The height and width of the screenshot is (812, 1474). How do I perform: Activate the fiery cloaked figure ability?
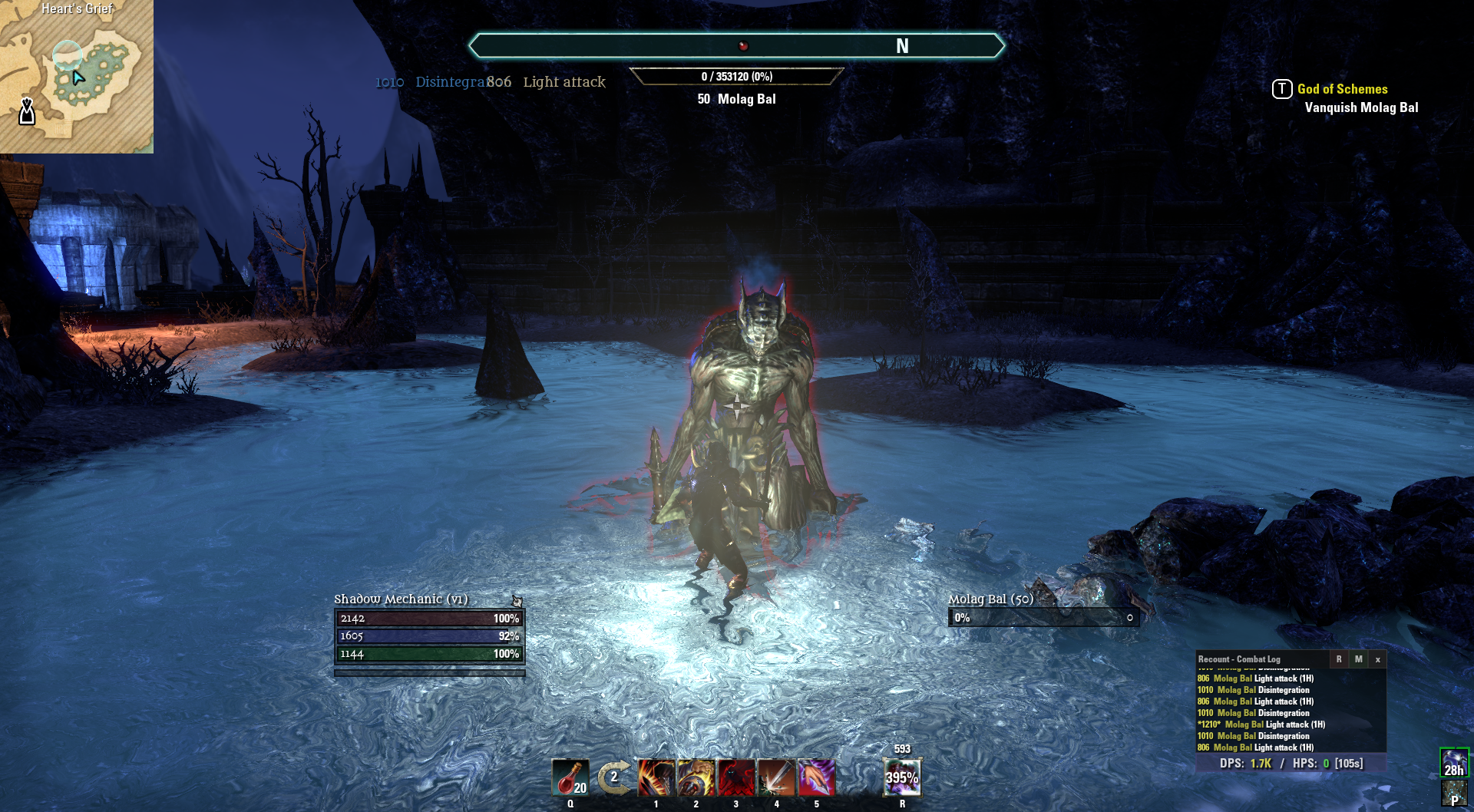click(656, 777)
